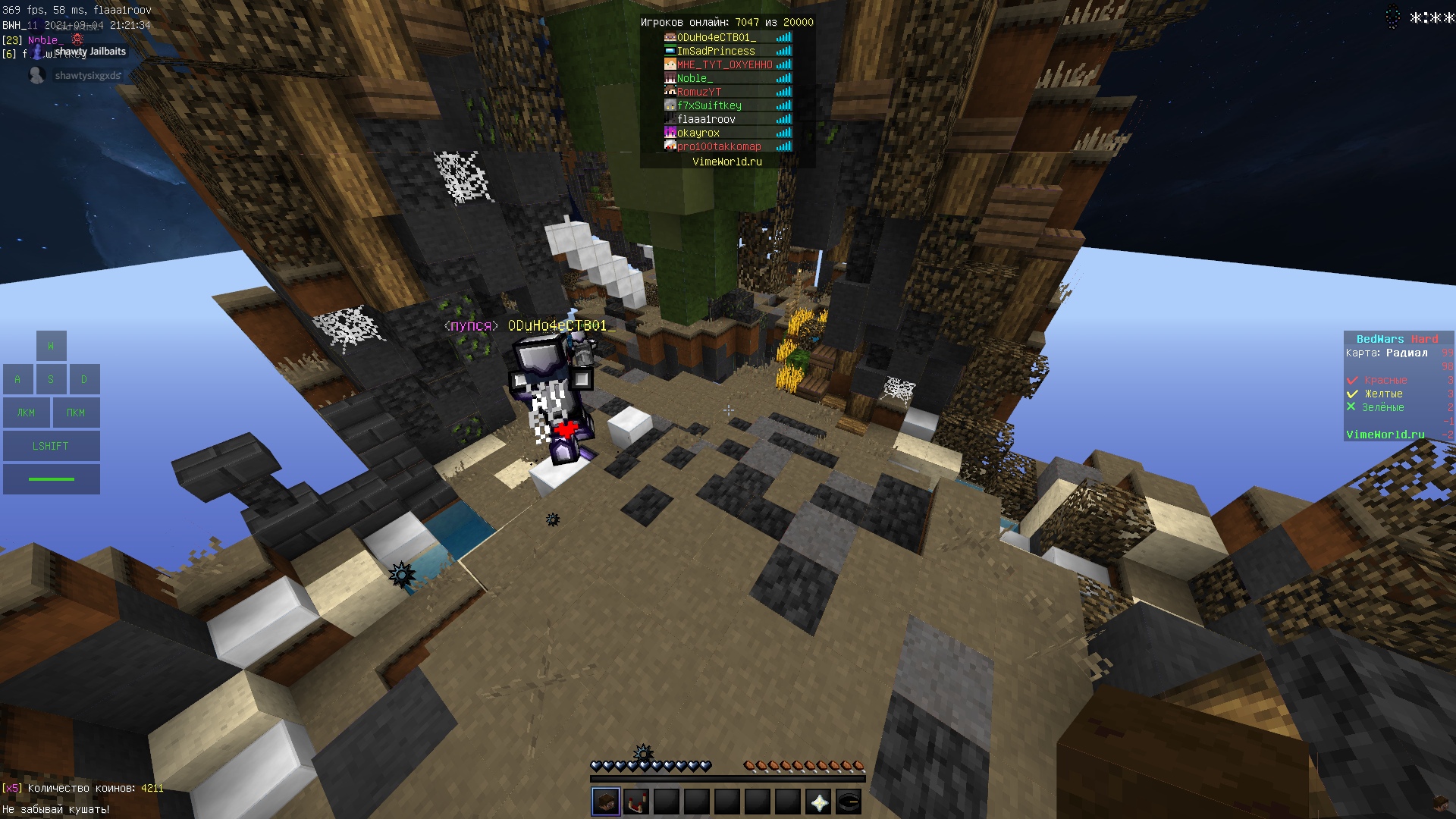The width and height of the screenshot is (1456, 819).
Task: Click the shawtysixgxds voice overlay user
Action: click(87, 76)
